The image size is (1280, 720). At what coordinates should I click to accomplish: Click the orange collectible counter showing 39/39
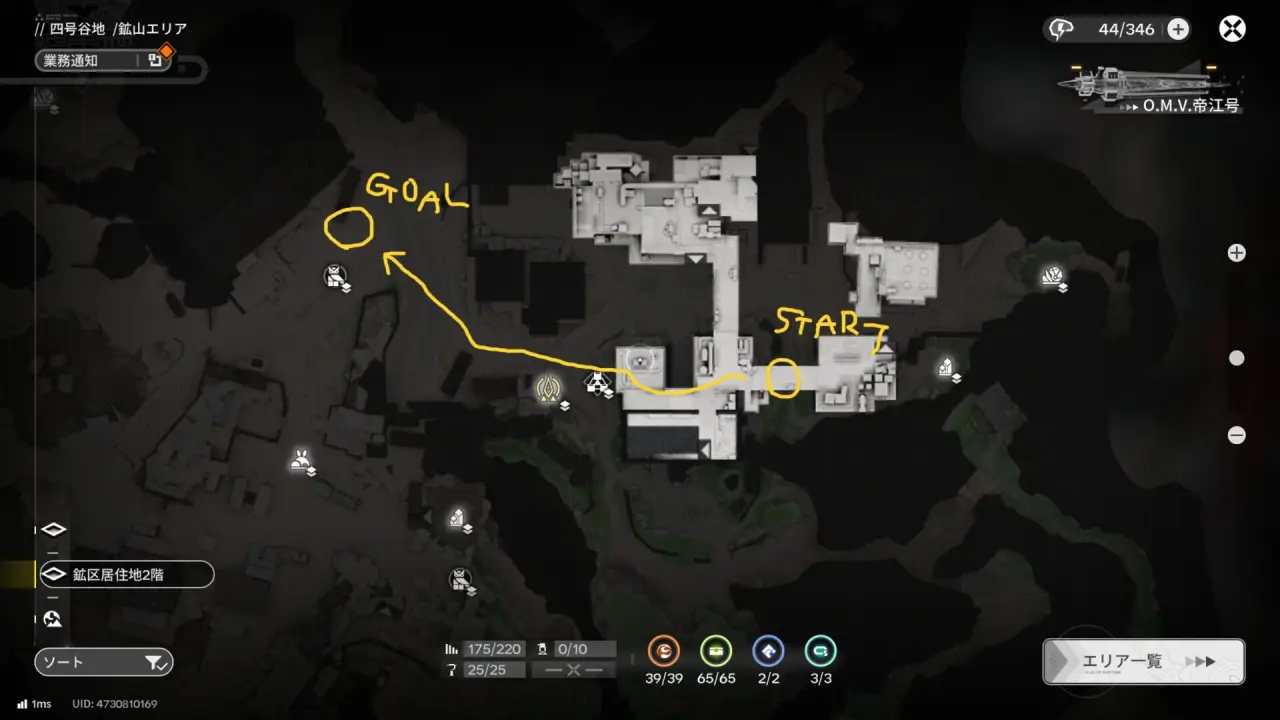click(x=663, y=653)
